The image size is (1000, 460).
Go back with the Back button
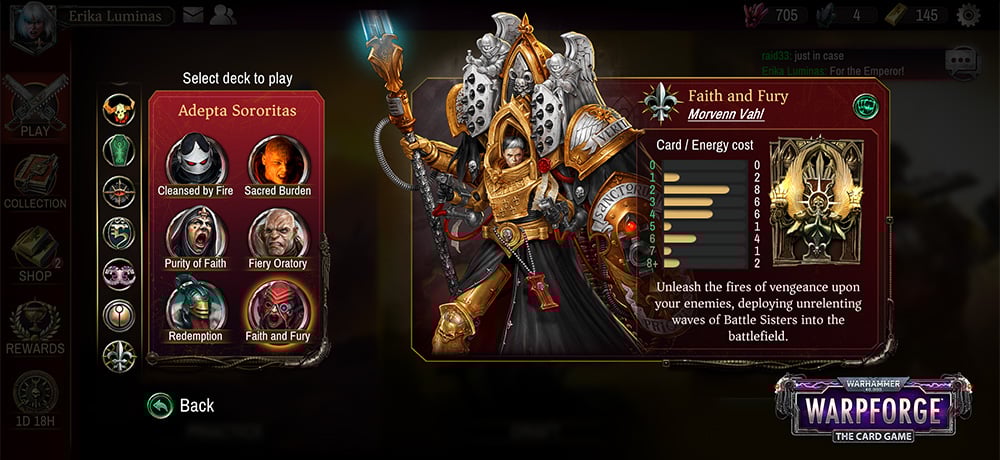click(181, 405)
